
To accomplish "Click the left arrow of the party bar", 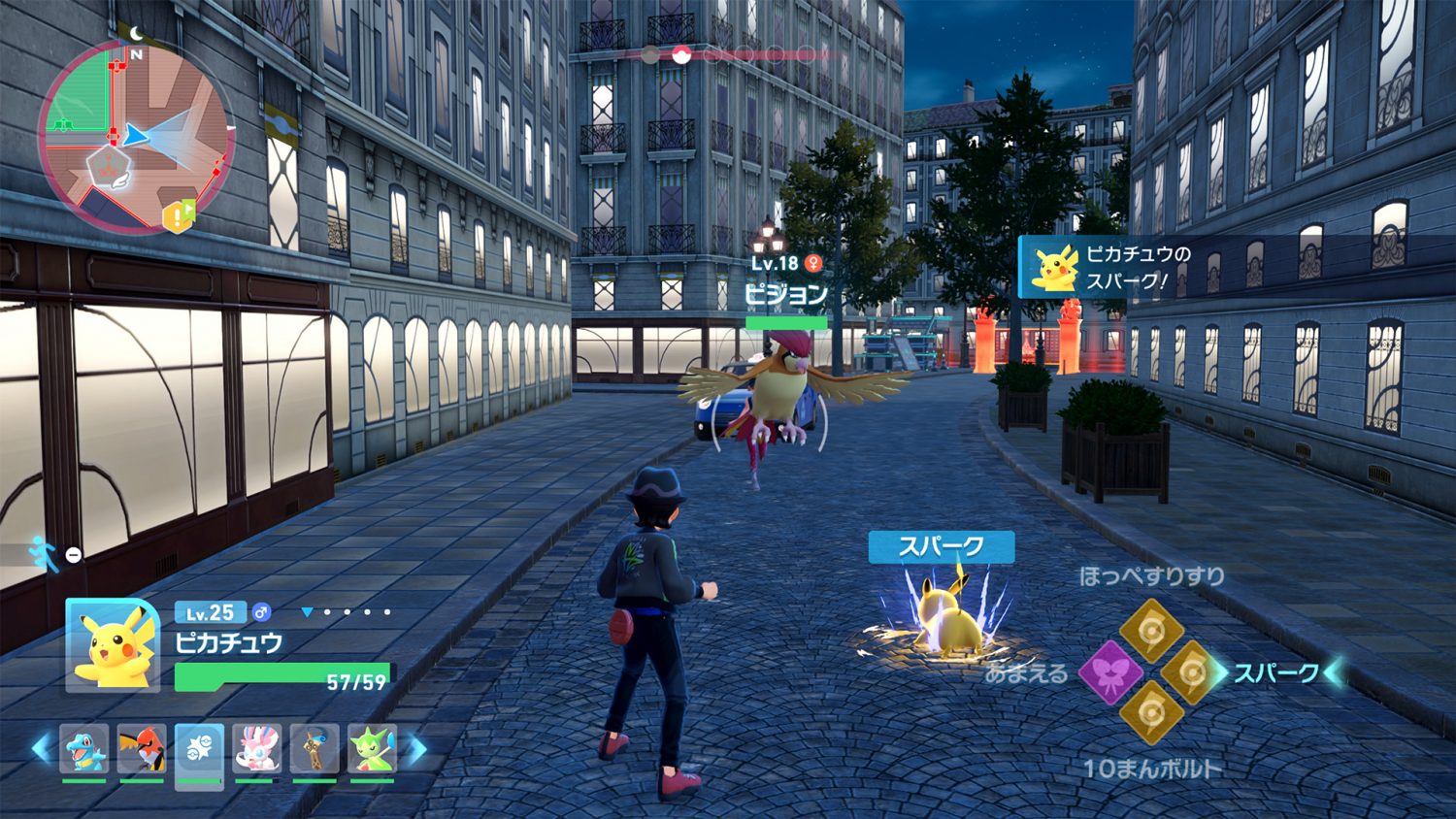I will pyautogui.click(x=41, y=748).
